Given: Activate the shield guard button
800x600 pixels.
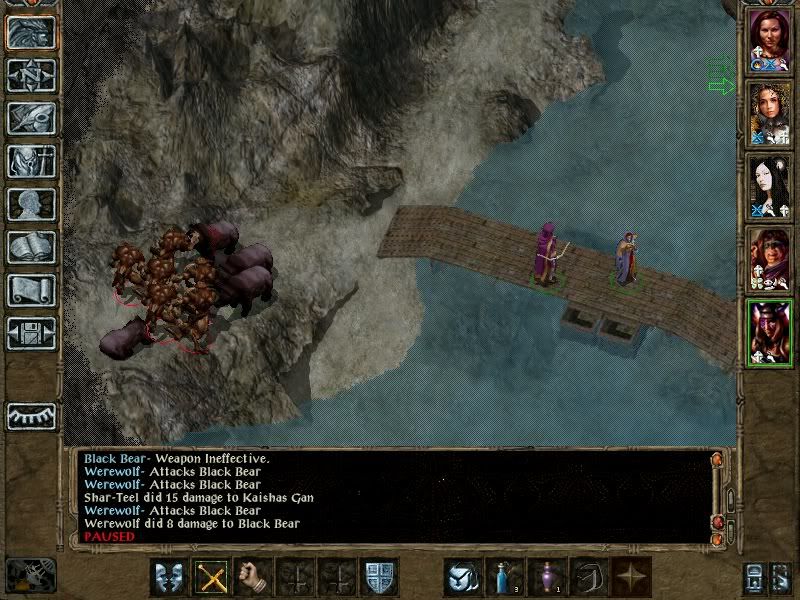Looking at the screenshot, I should (x=379, y=578).
